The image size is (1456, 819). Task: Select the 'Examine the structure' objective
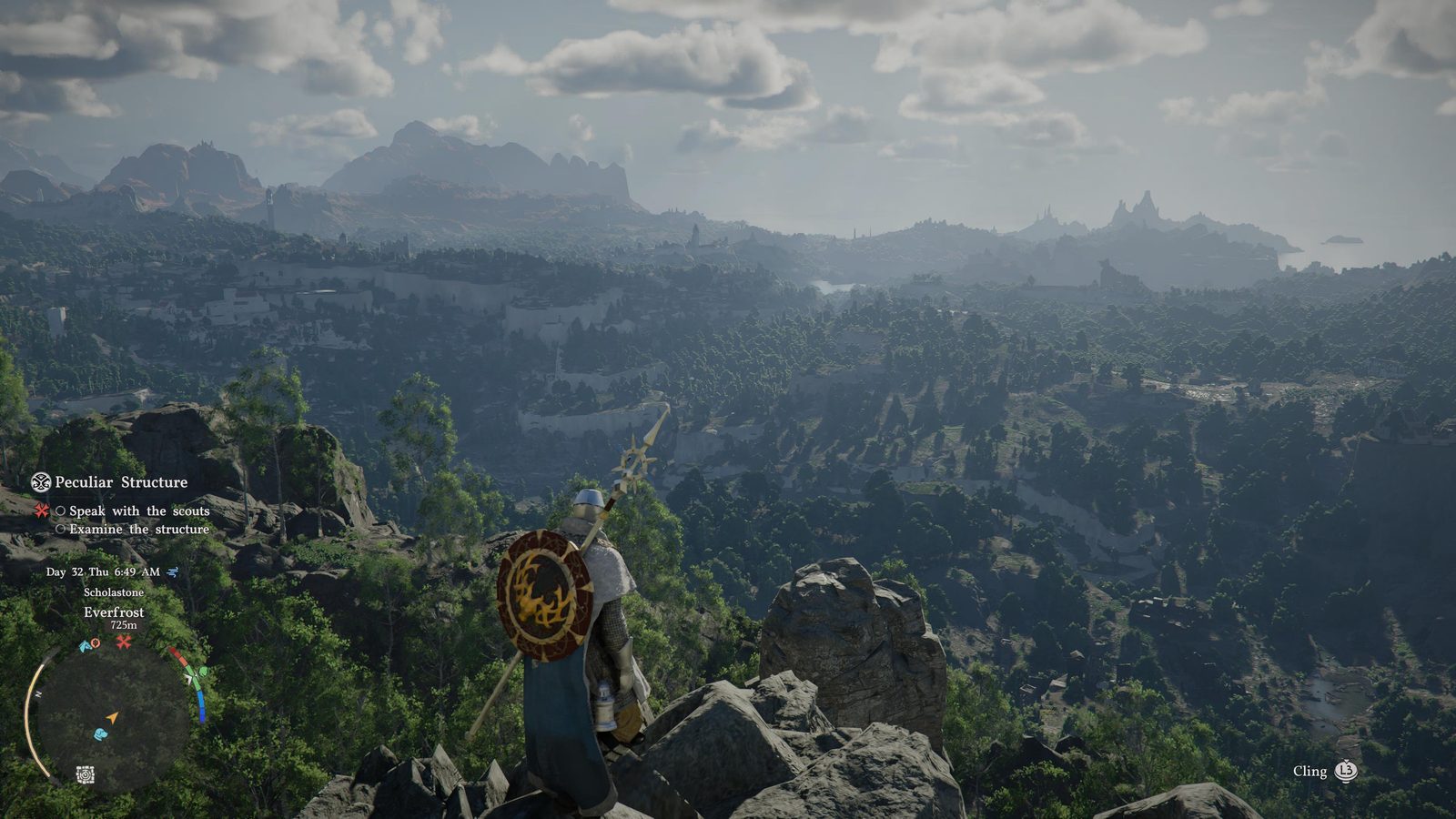pos(138,530)
